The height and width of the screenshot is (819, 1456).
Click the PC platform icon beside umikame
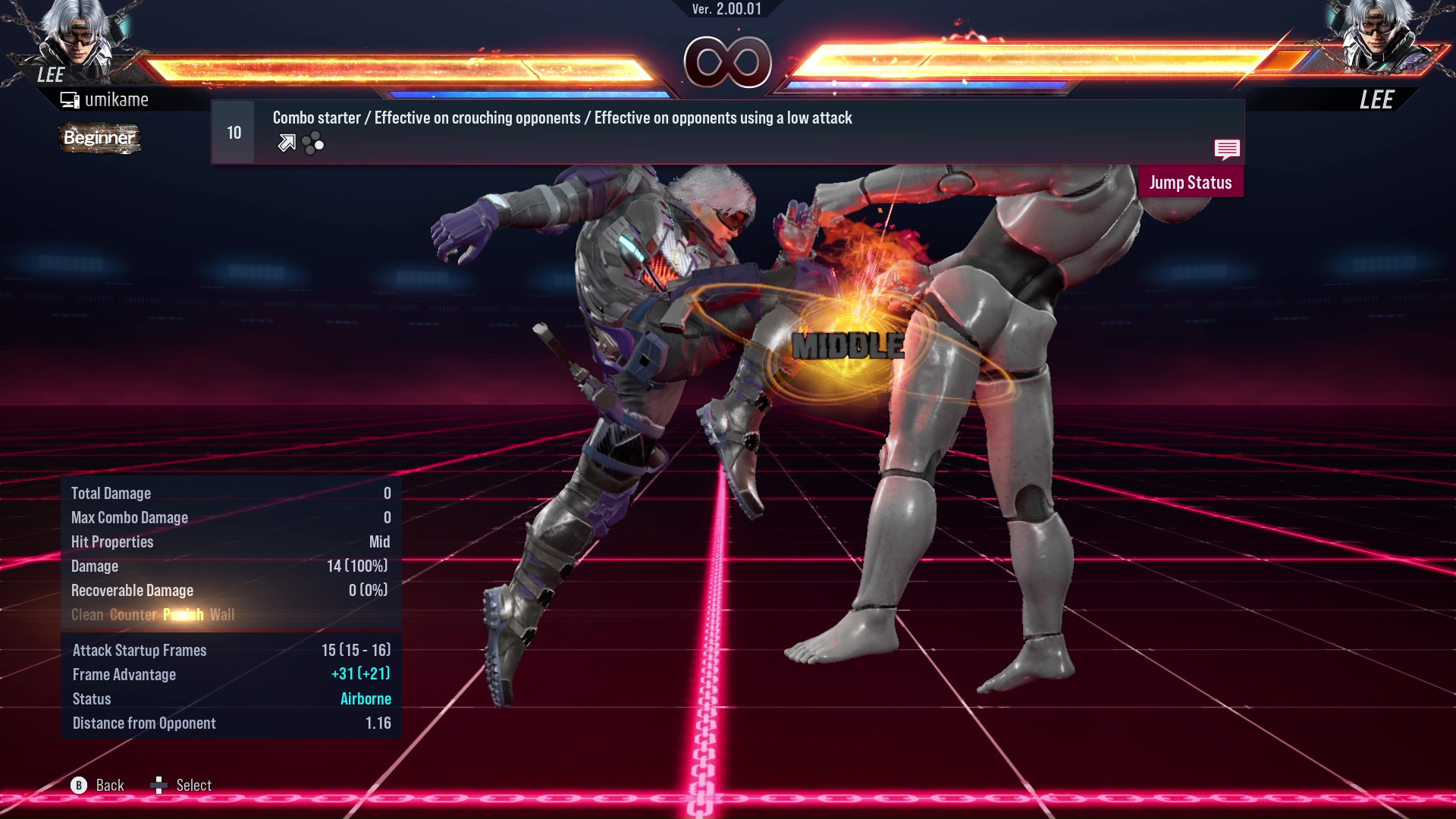click(69, 99)
